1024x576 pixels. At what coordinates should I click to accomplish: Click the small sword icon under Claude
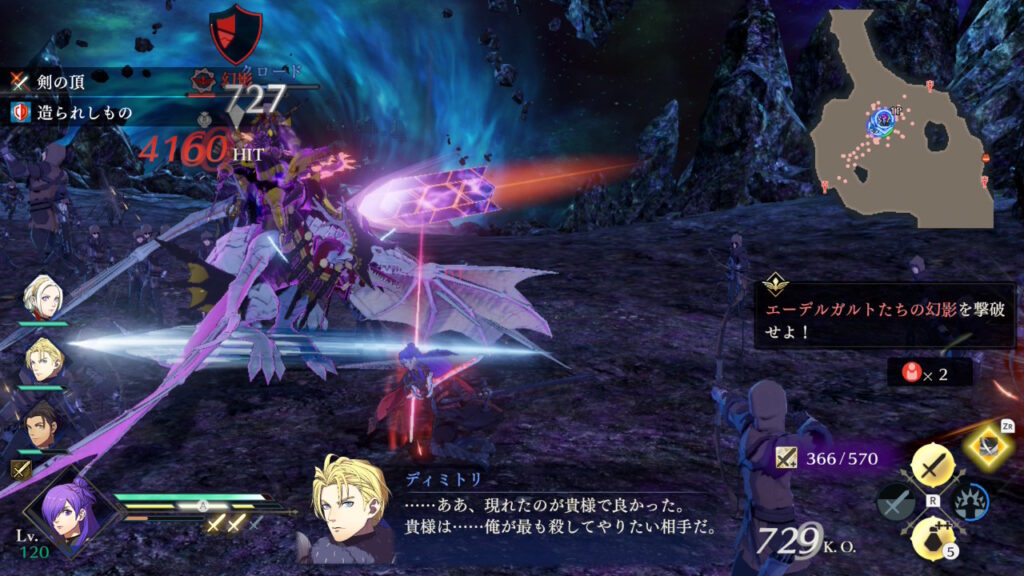[x=19, y=468]
